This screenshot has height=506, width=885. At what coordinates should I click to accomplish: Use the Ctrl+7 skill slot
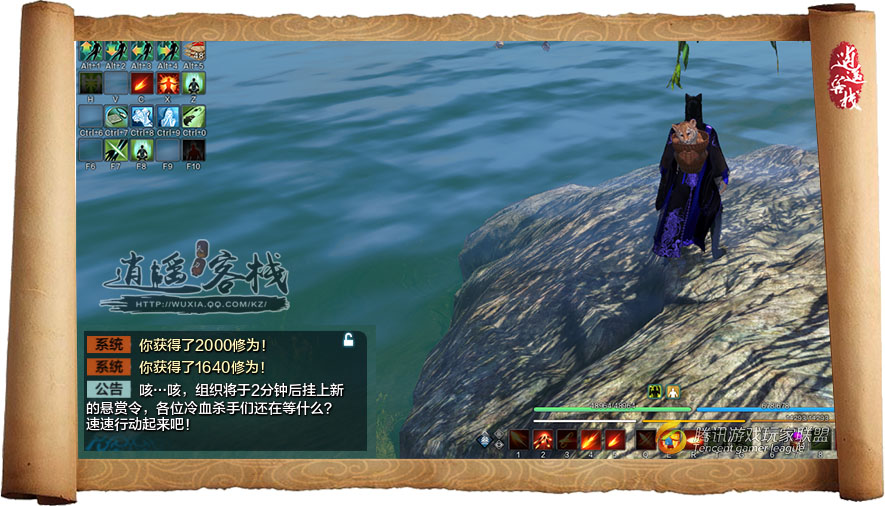pyautogui.click(x=117, y=116)
